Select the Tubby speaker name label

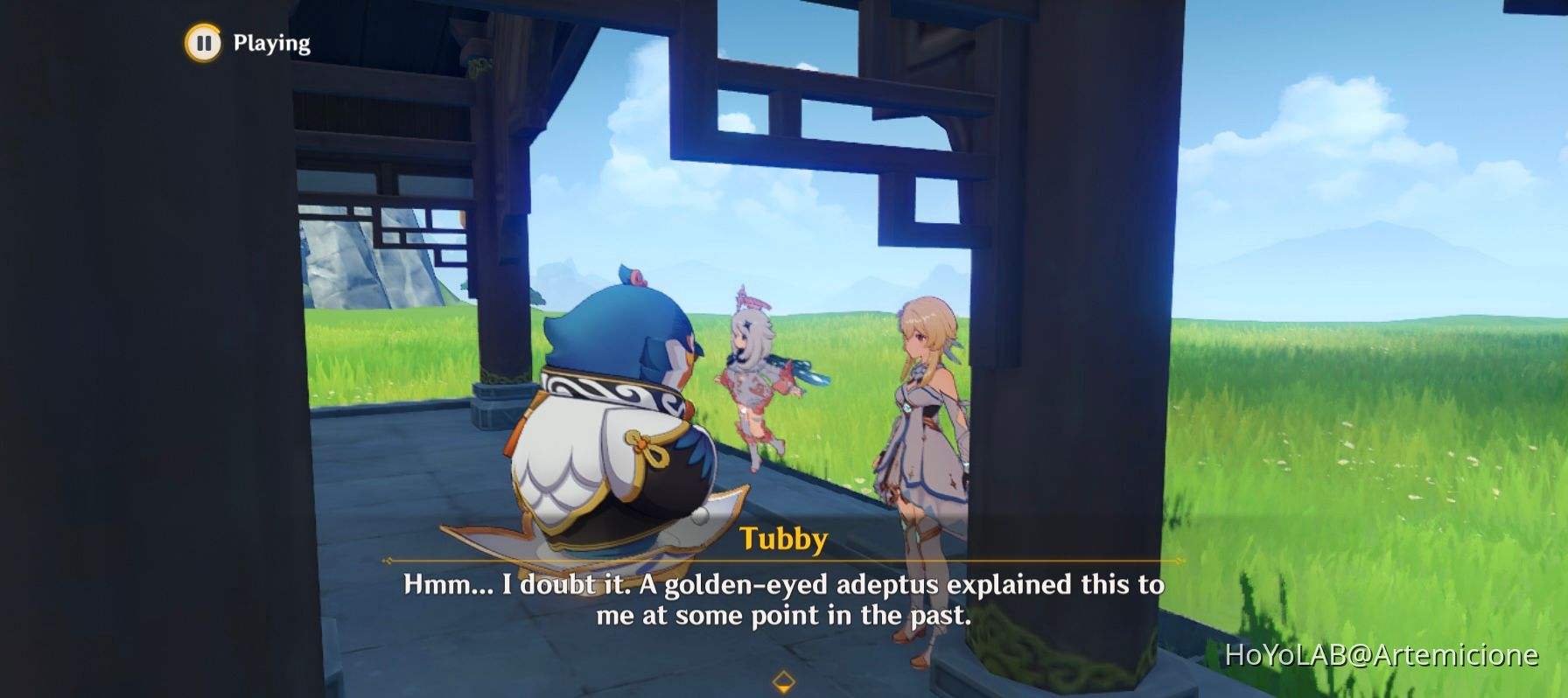[x=783, y=541]
